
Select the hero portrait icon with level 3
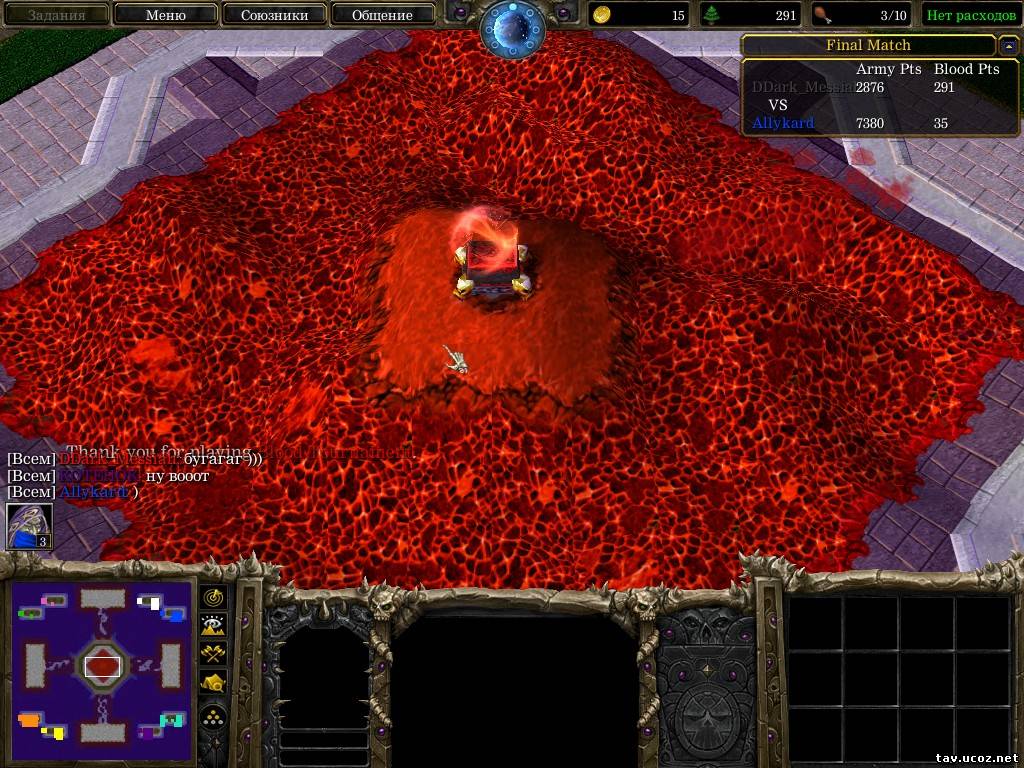(29, 526)
